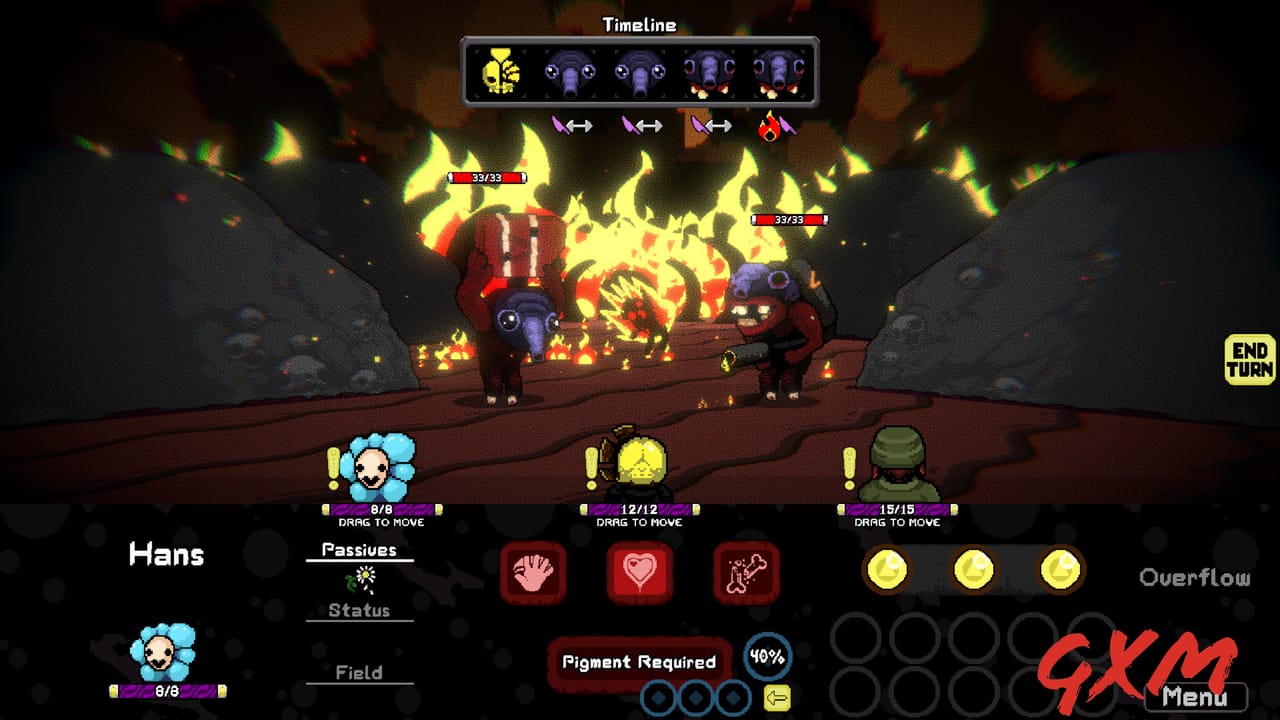
Task: Click the fire attack intent icon below the Timeline
Action: point(768,126)
